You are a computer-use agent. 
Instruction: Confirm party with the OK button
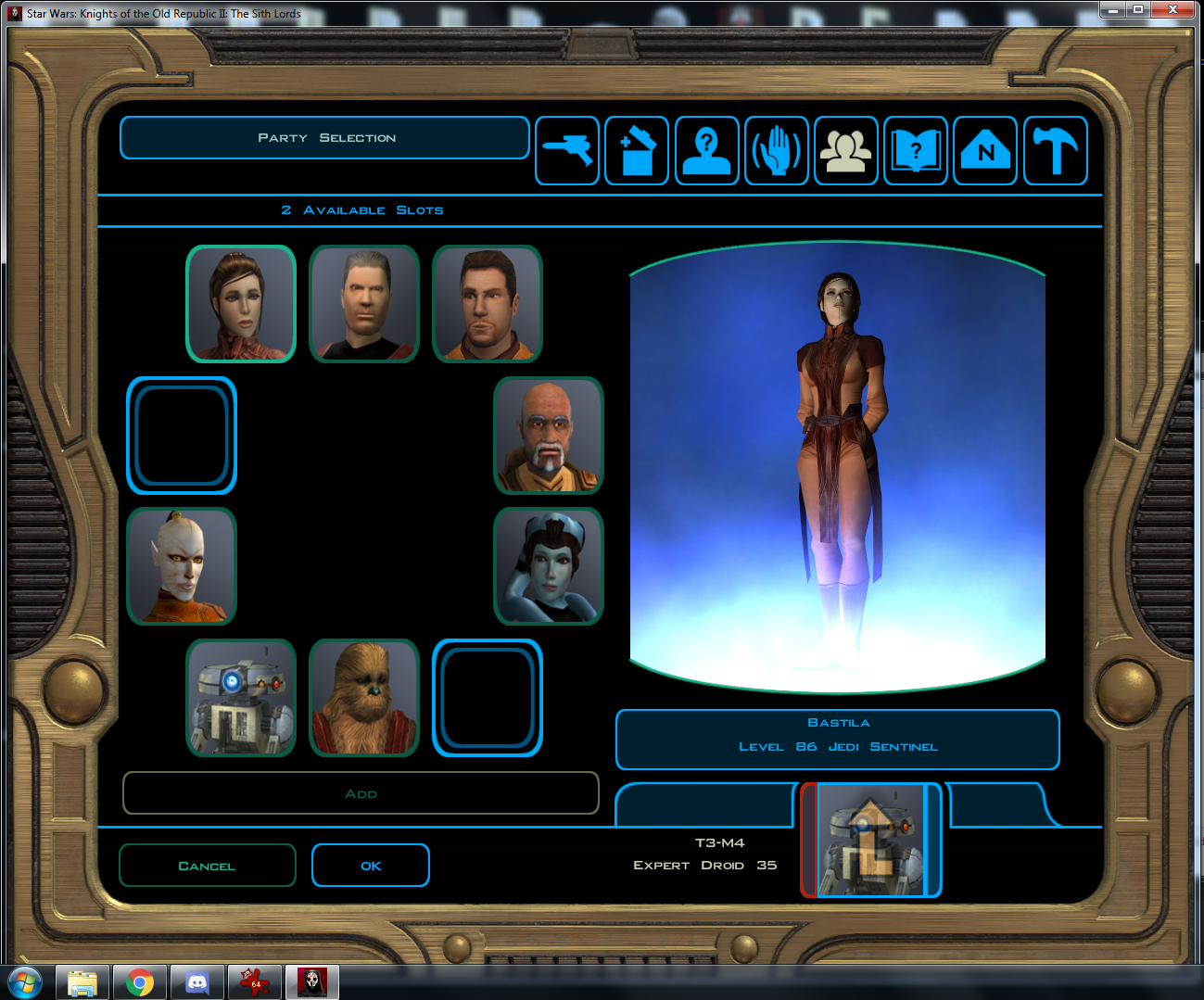[371, 866]
